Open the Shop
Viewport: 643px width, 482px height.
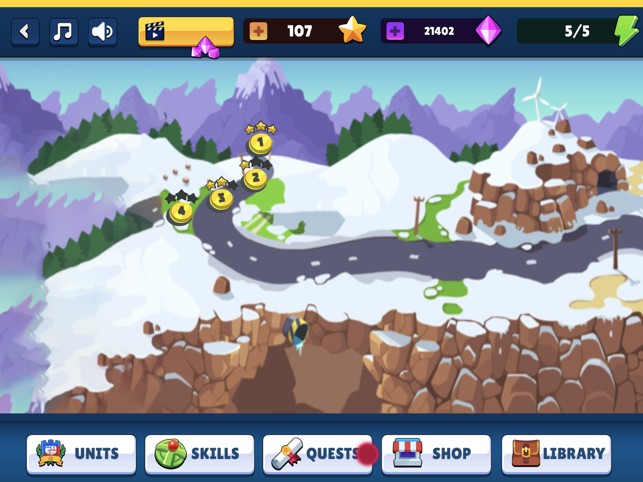436,453
